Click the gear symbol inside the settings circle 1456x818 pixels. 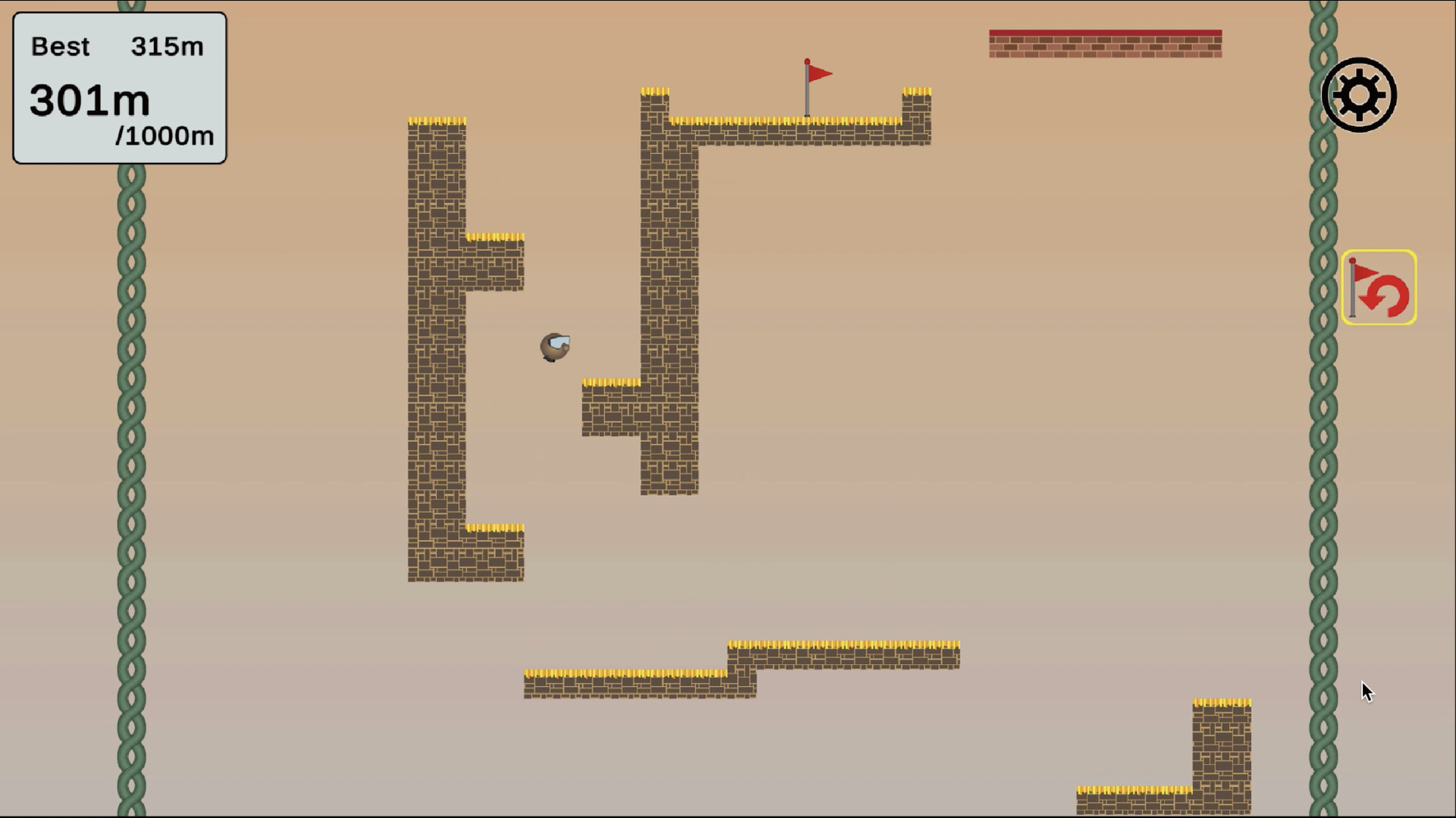(x=1359, y=96)
